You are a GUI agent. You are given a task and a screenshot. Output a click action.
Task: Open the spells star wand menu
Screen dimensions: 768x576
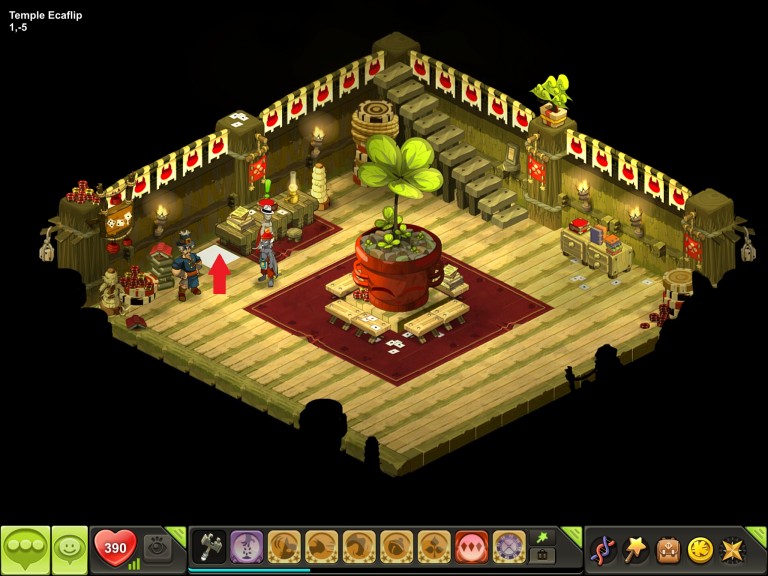tap(635, 549)
